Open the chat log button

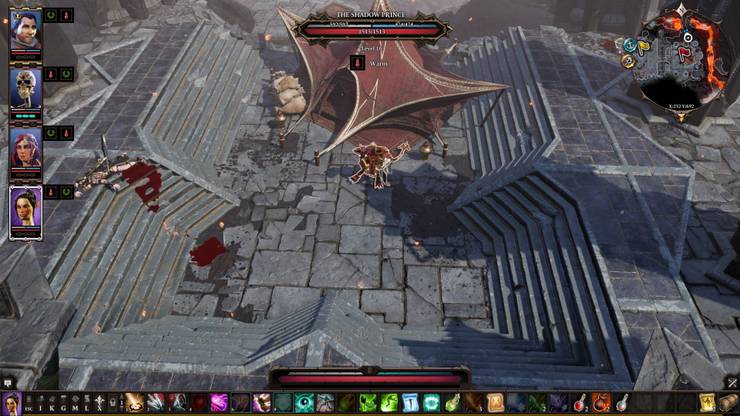[x=8, y=382]
